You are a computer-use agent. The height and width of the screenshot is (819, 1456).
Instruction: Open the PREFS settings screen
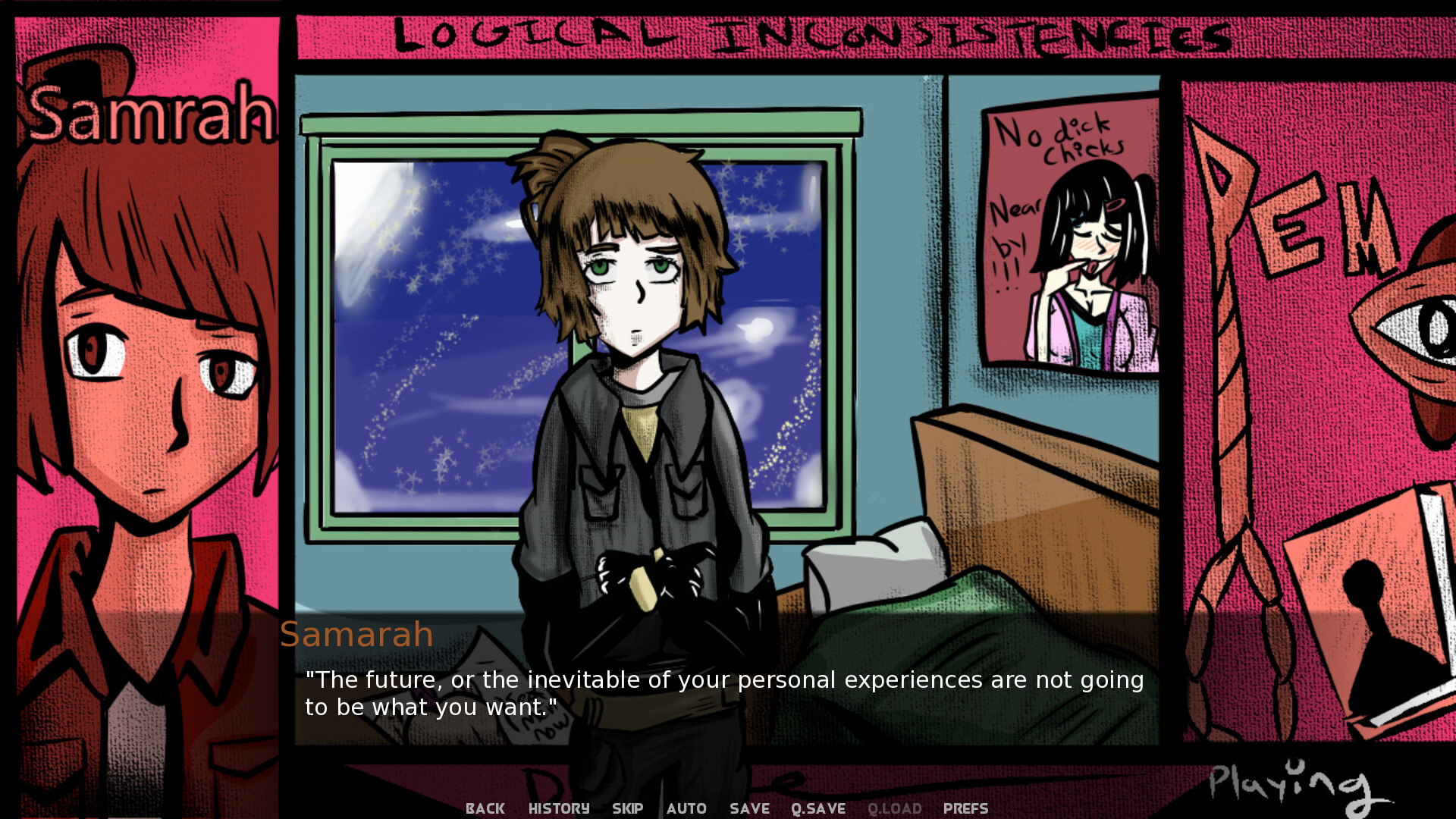(x=965, y=808)
